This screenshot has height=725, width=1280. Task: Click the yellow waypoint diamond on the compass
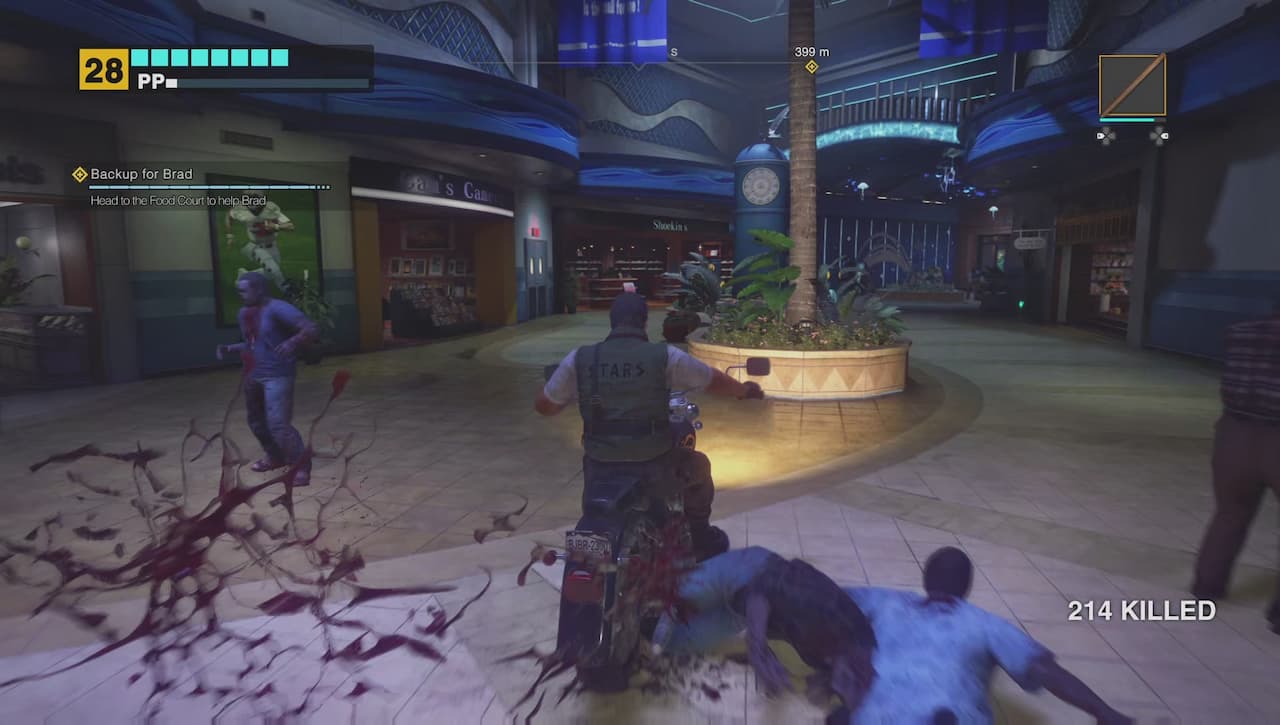810,65
